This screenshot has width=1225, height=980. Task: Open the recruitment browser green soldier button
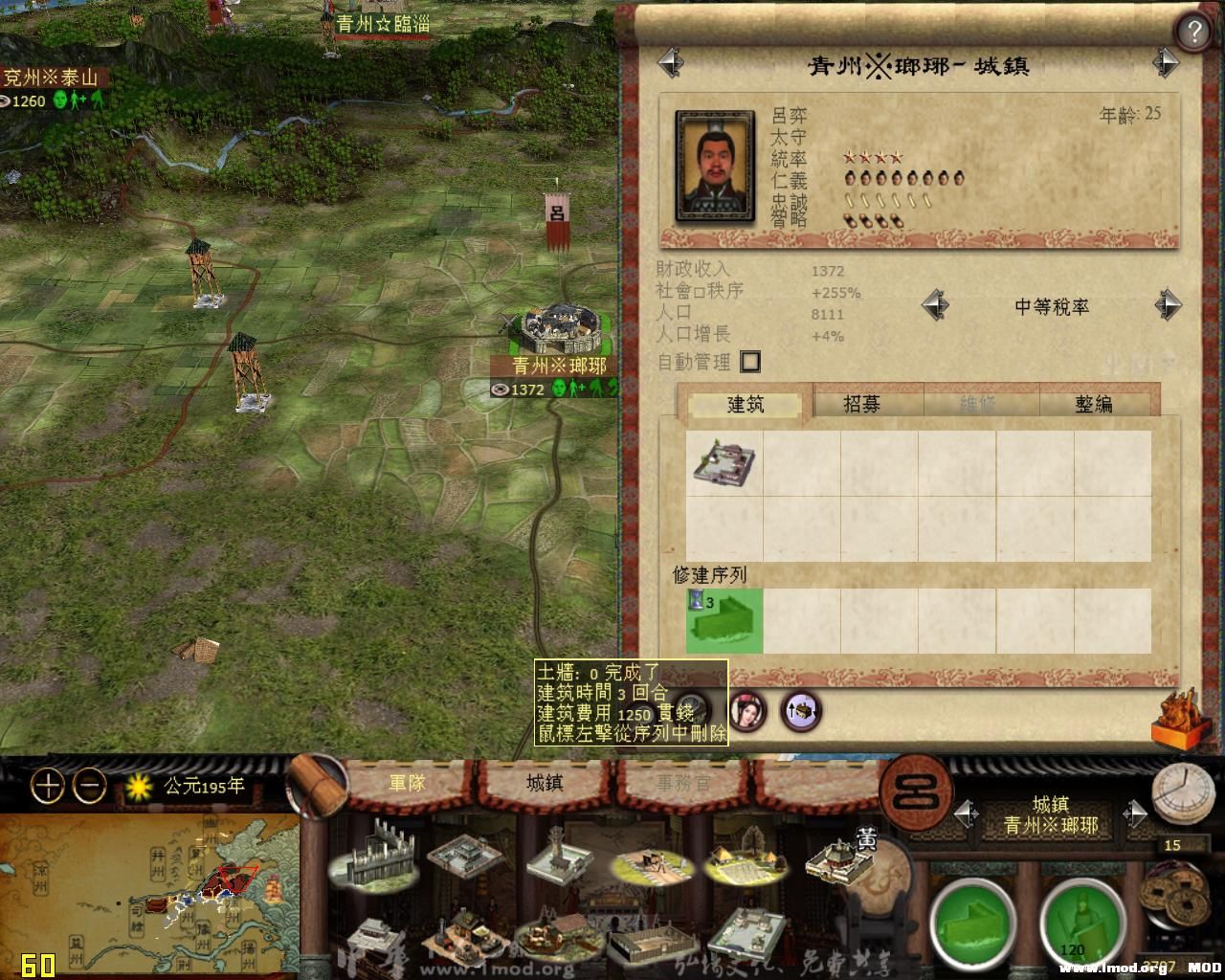tap(1080, 924)
